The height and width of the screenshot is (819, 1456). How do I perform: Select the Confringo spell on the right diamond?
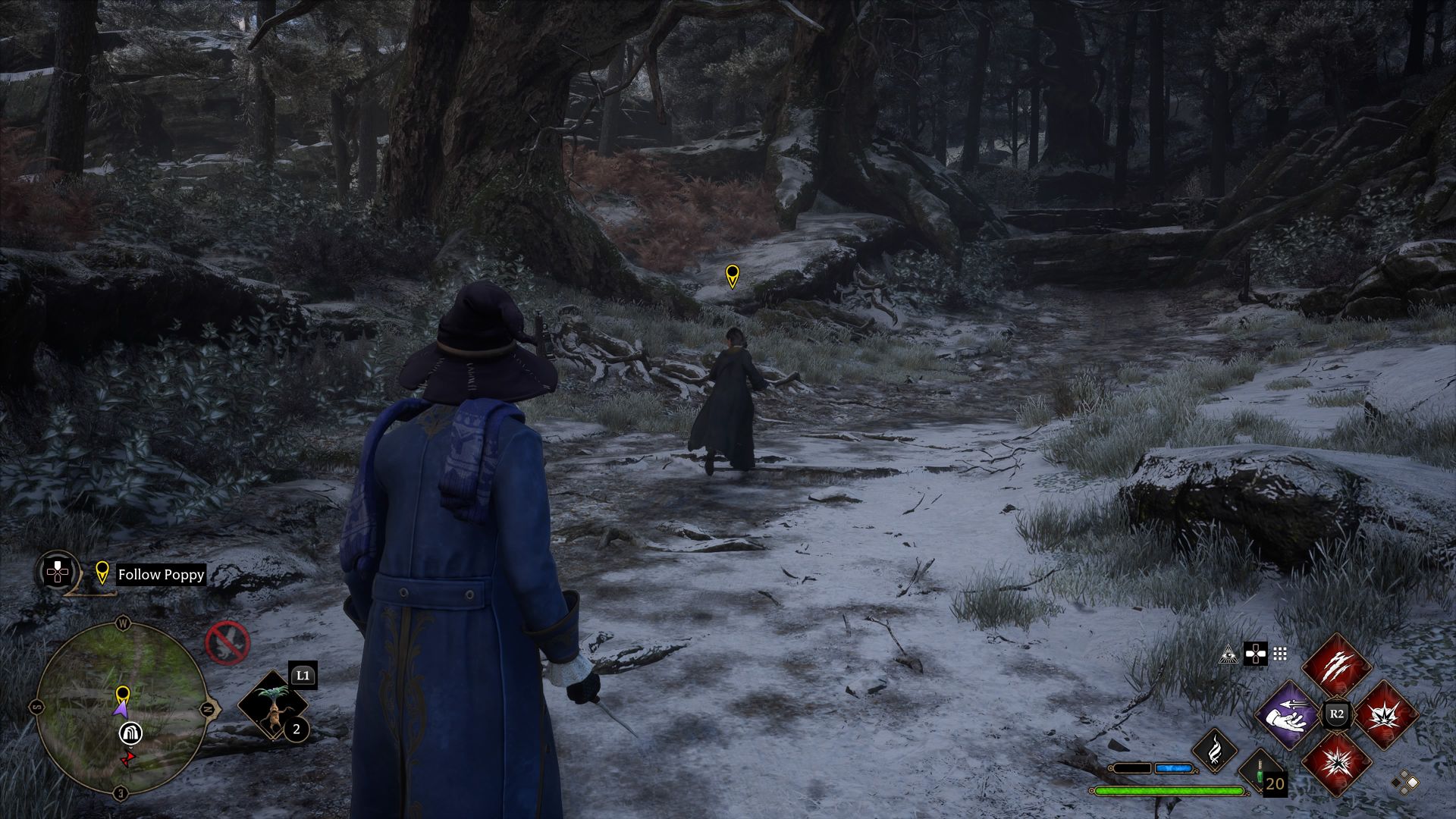point(1385,717)
